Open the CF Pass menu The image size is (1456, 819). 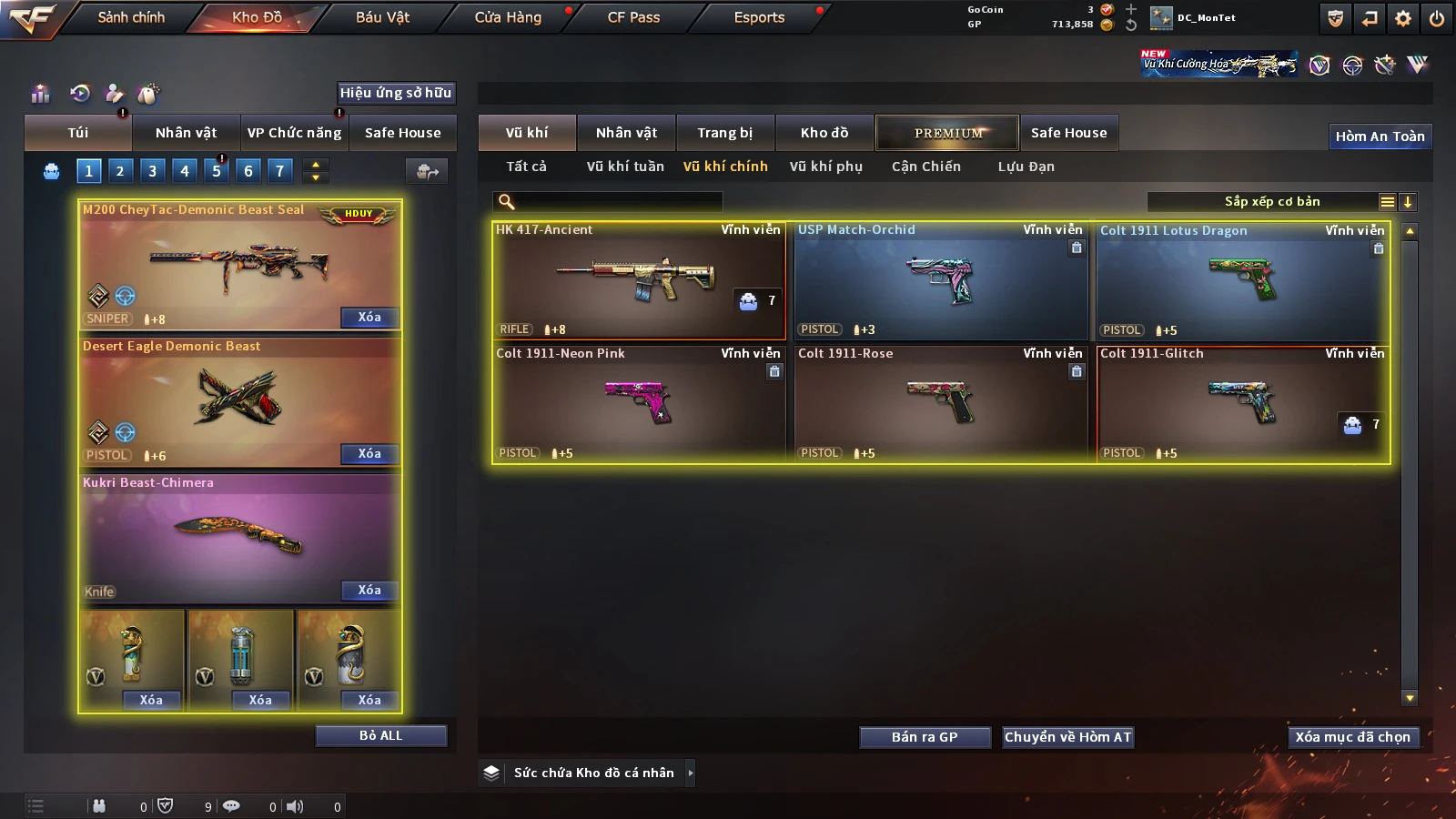pyautogui.click(x=633, y=17)
